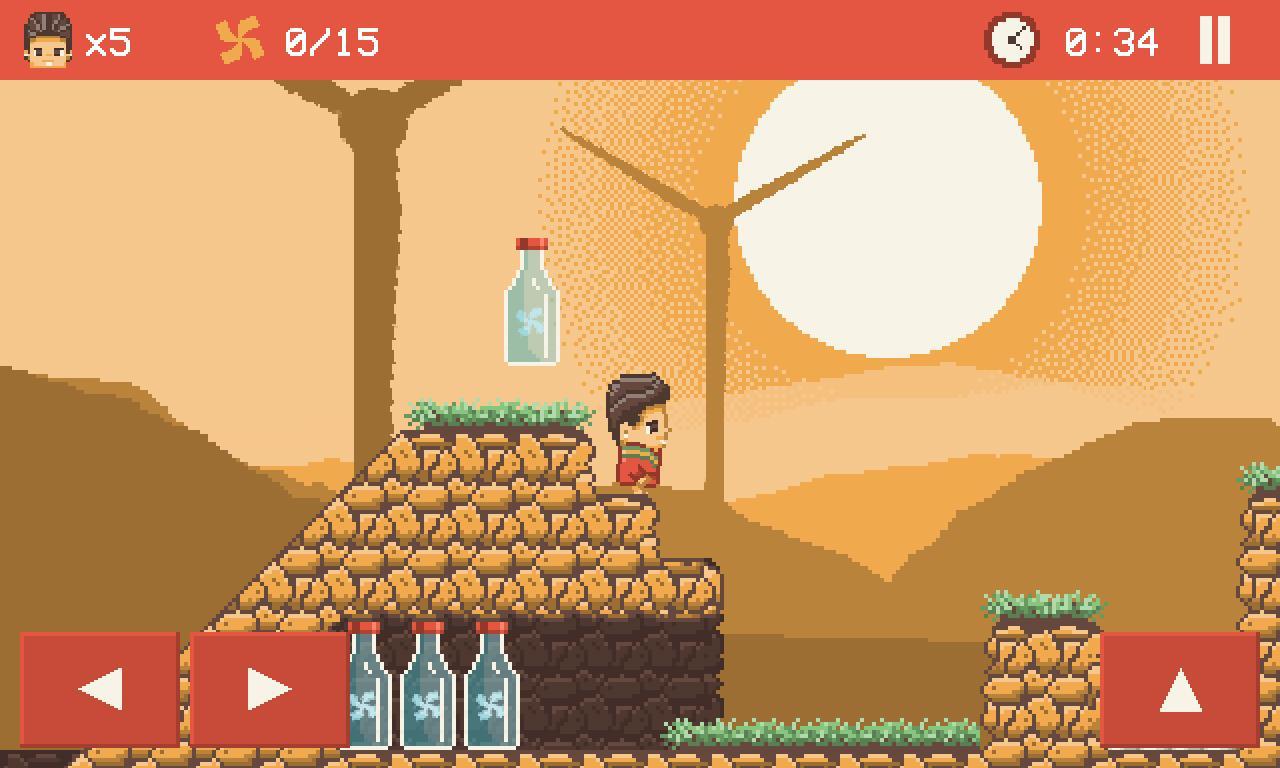Tap the move left arrow button

click(x=100, y=689)
